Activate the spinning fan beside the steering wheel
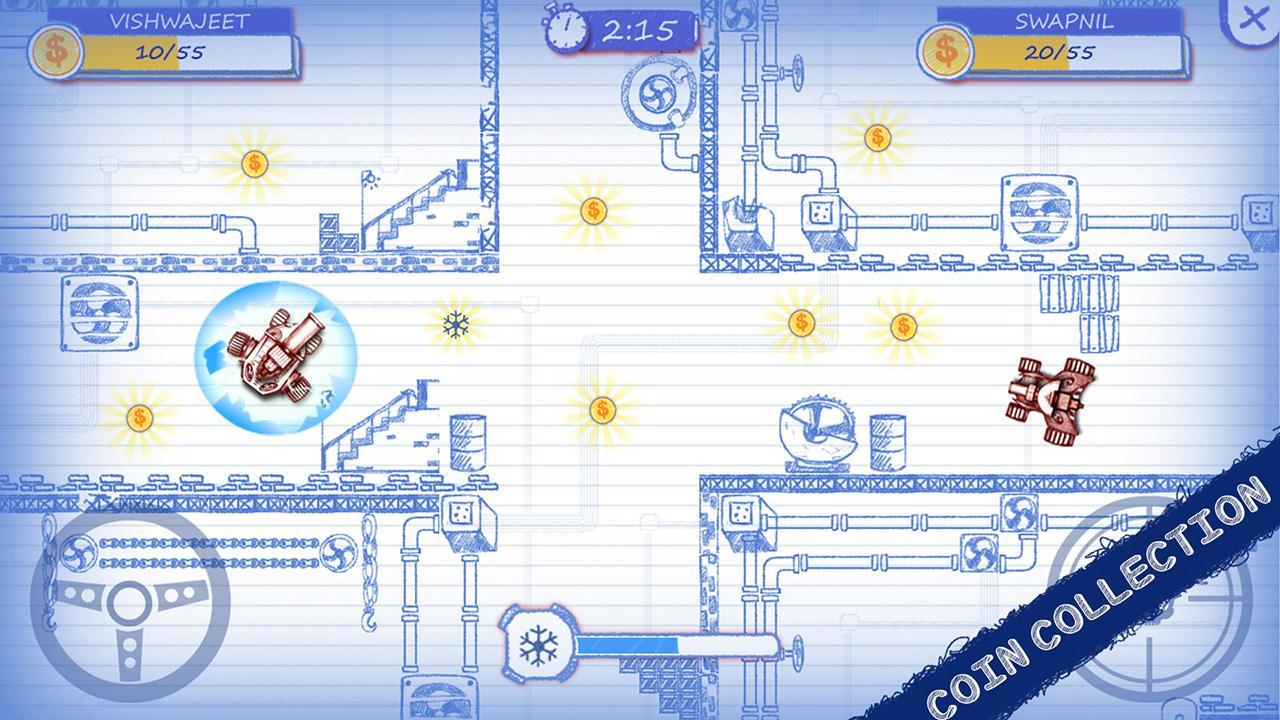The height and width of the screenshot is (720, 1280). click(340, 551)
